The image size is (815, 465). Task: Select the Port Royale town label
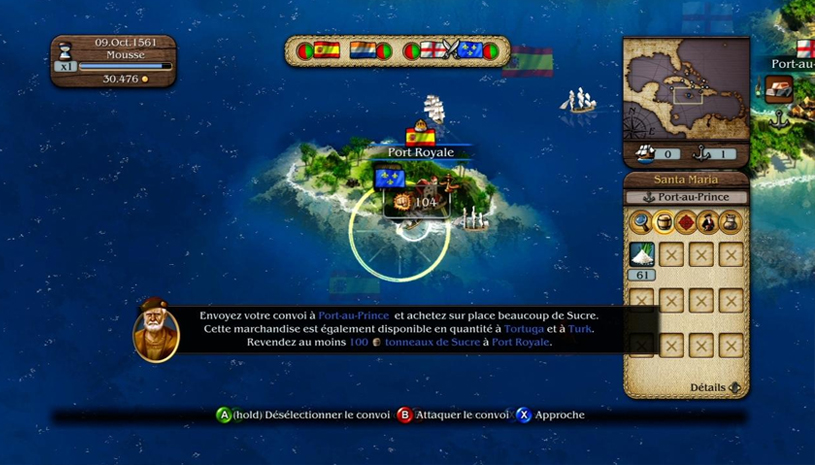[421, 152]
